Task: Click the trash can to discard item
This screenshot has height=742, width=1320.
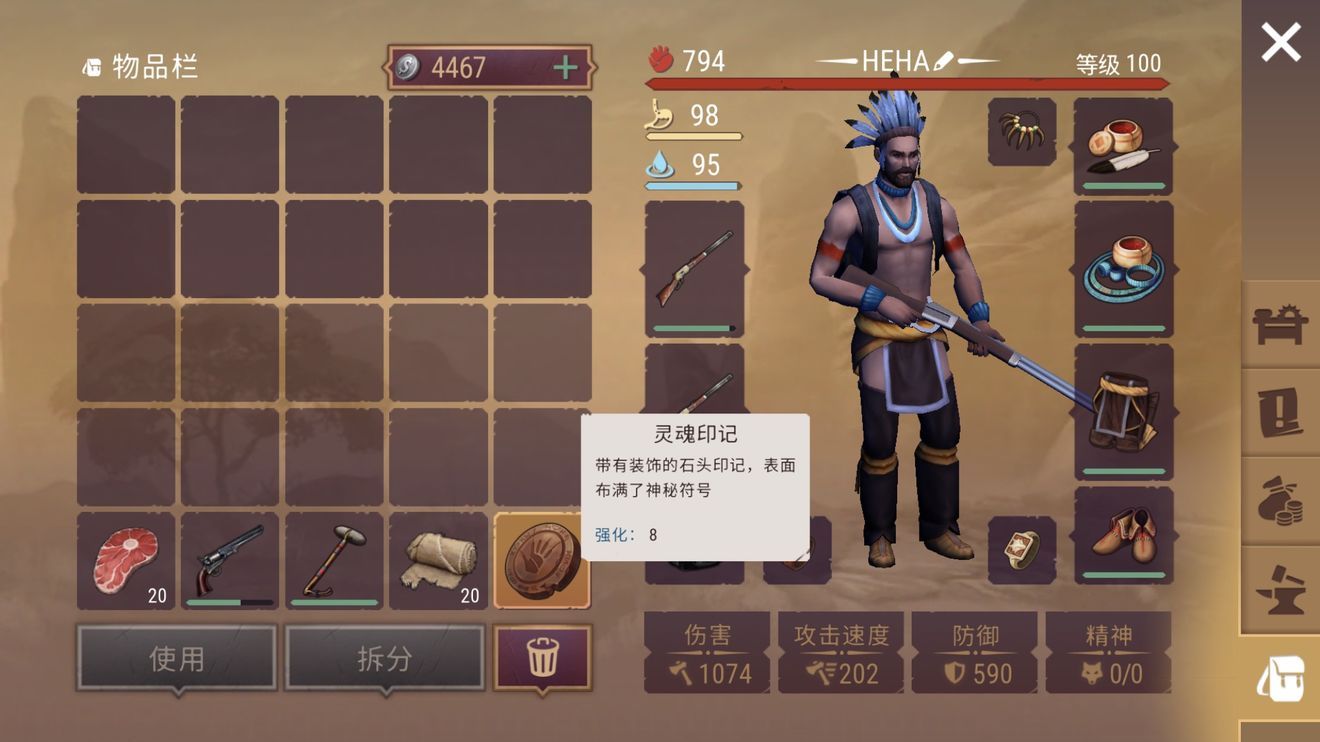Action: (x=541, y=656)
